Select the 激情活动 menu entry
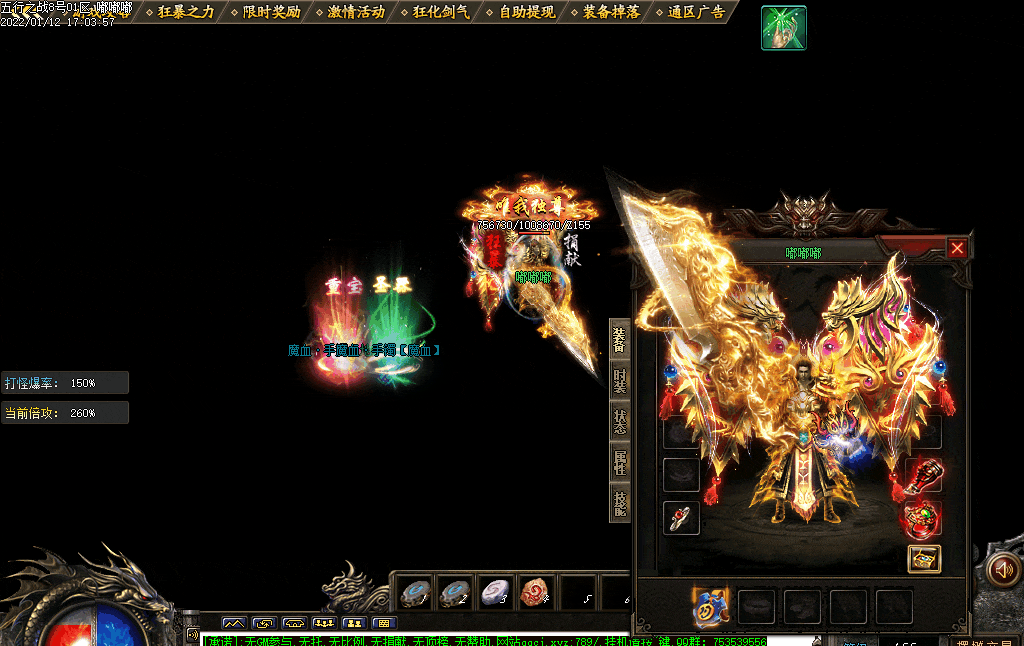 [x=356, y=12]
